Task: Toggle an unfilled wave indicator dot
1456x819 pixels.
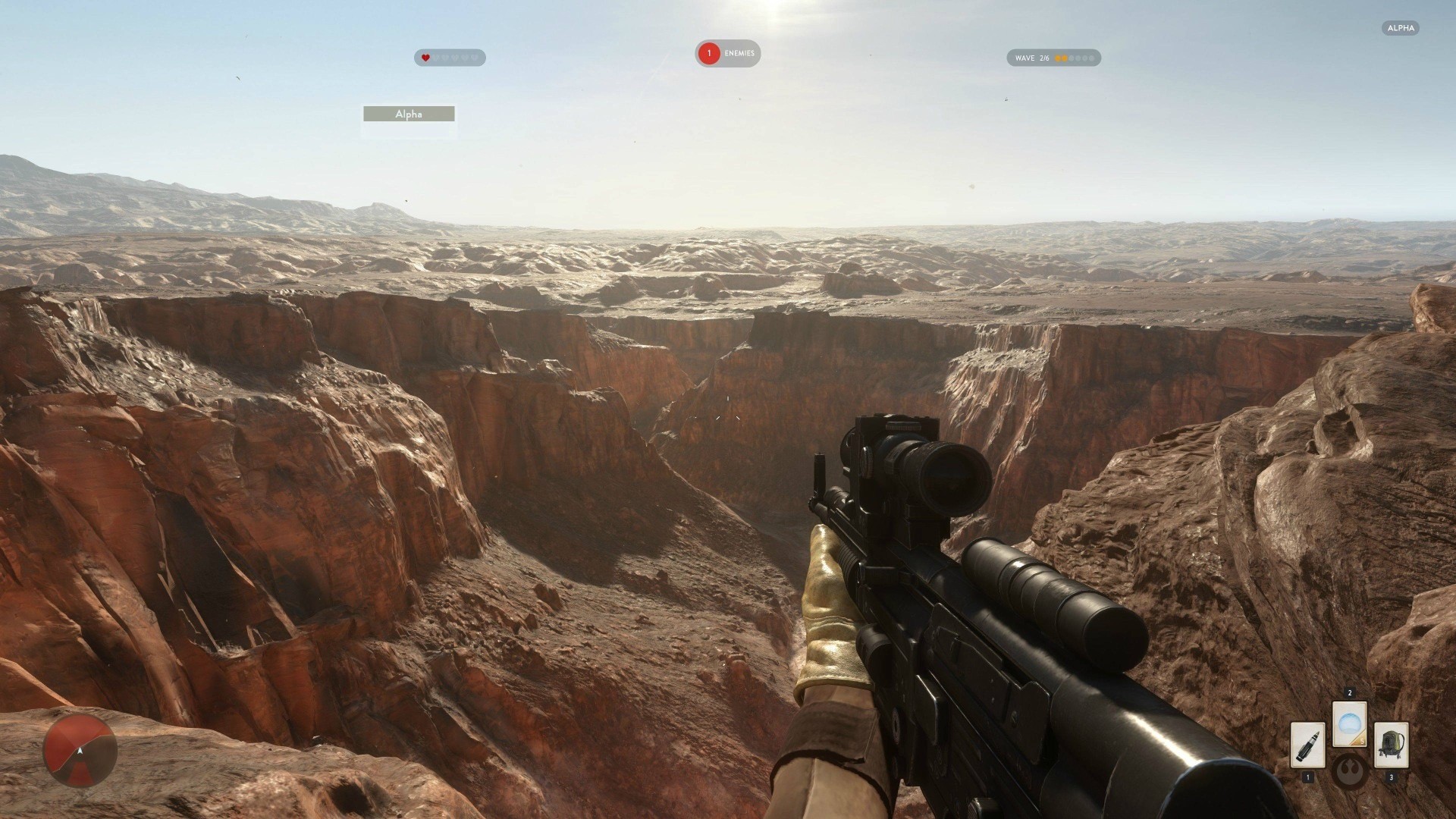Action: 1077,57
